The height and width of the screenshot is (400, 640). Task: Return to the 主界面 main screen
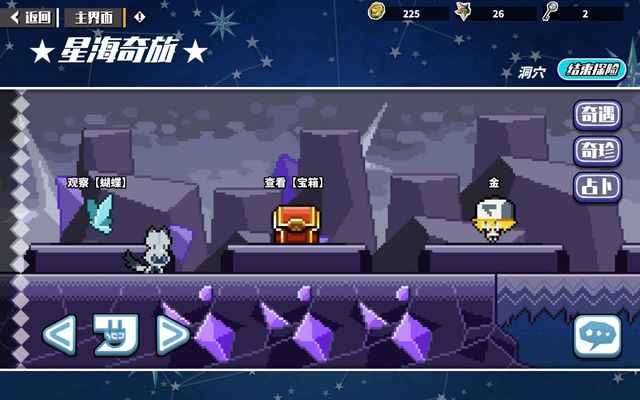pos(94,16)
